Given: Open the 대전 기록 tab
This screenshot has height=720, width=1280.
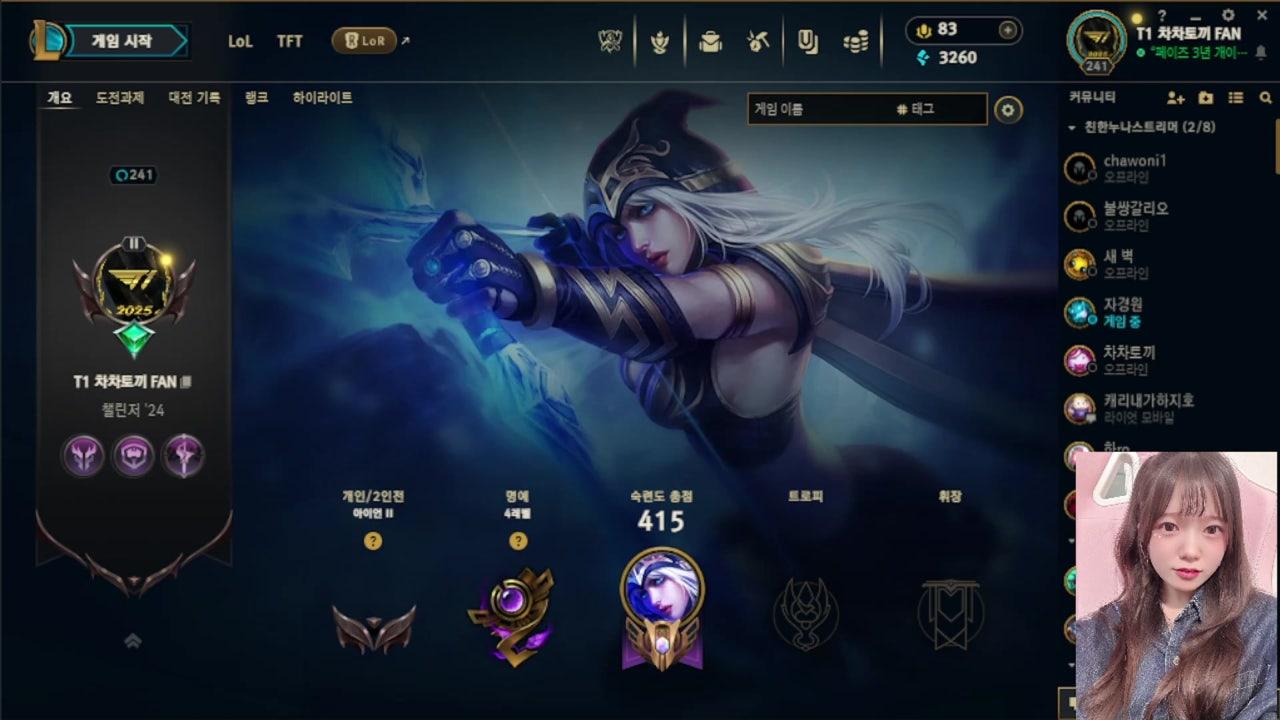Looking at the screenshot, I should tap(193, 98).
